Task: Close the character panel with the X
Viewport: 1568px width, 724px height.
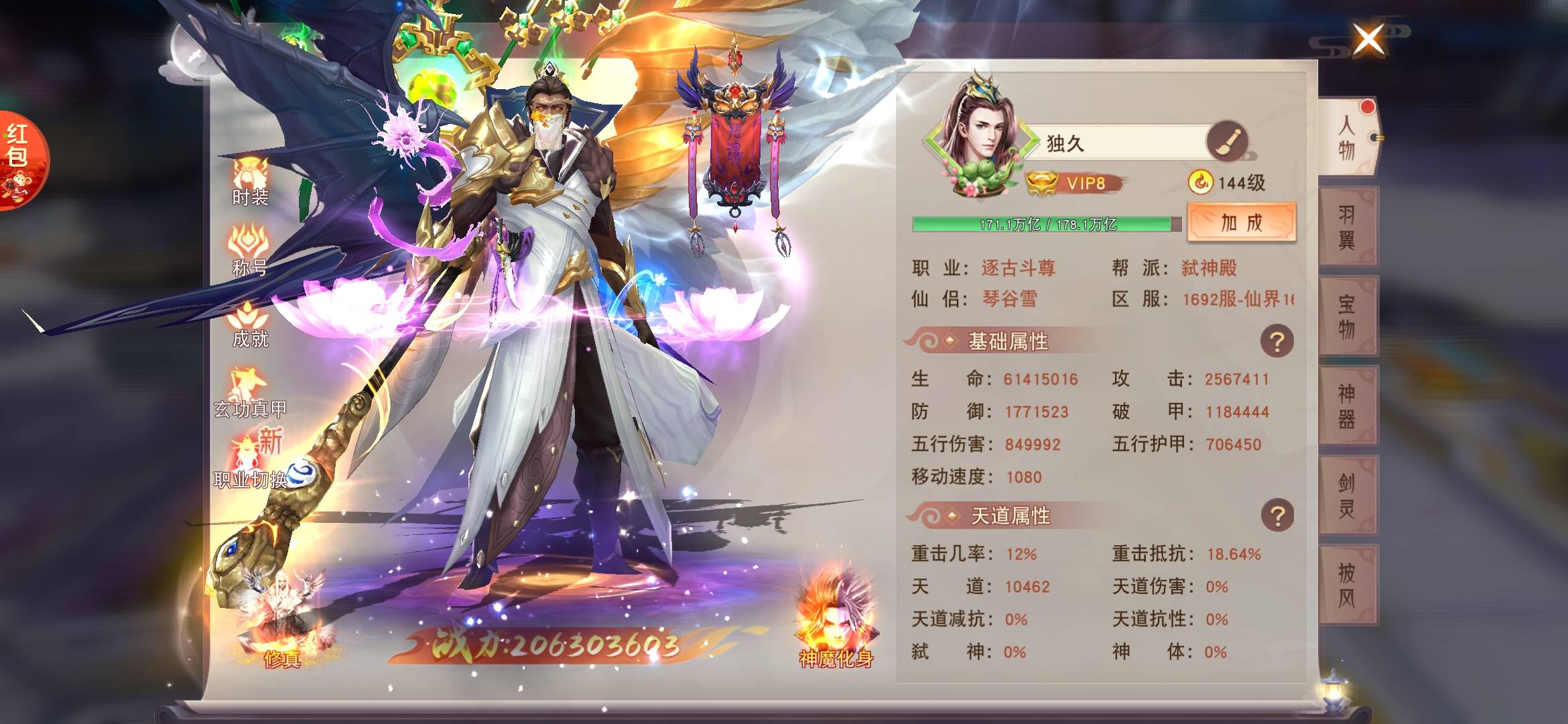Action: (x=1368, y=40)
